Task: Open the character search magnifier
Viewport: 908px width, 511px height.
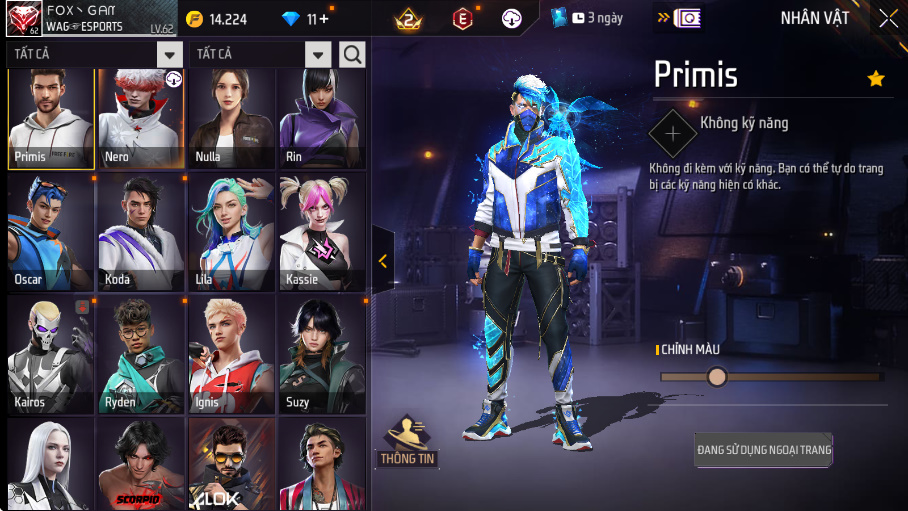Action: coord(352,54)
